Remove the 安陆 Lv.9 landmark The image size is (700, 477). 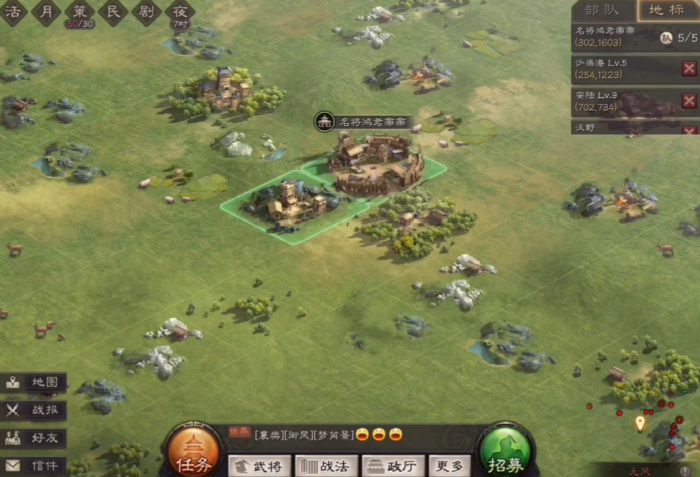pos(689,101)
